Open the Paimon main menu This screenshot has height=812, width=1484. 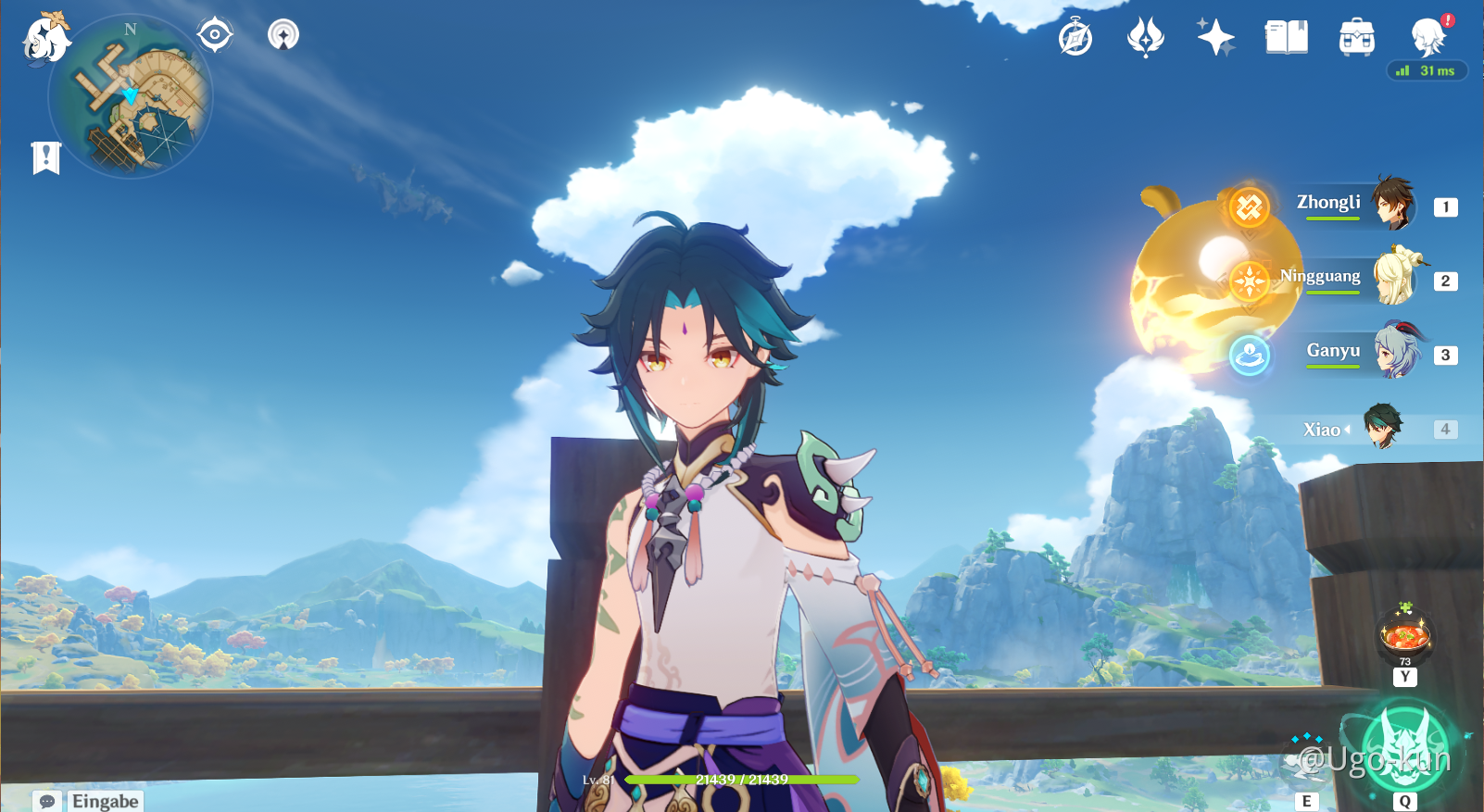pos(44,39)
